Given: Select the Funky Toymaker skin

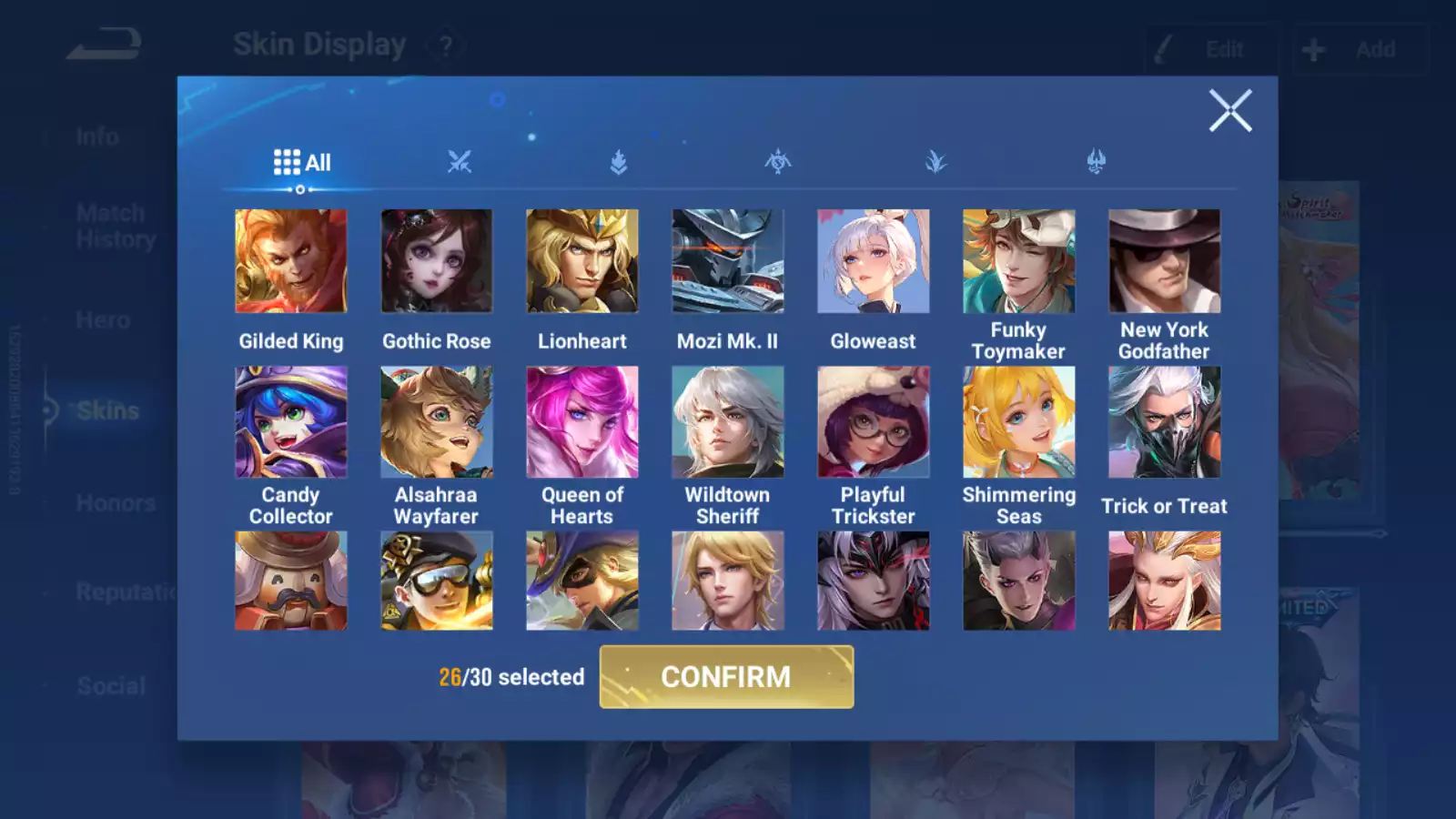Looking at the screenshot, I should click(x=1019, y=261).
